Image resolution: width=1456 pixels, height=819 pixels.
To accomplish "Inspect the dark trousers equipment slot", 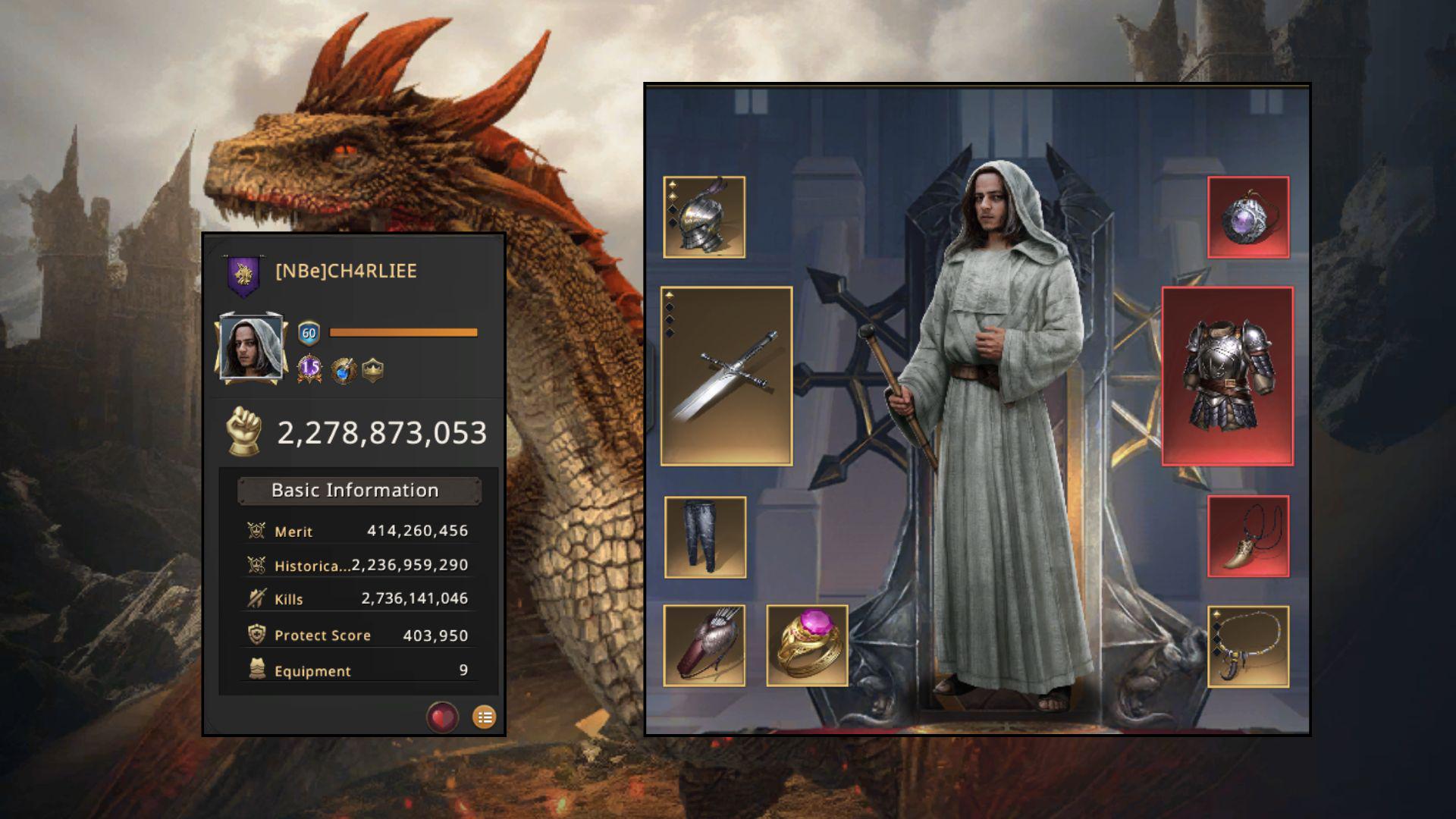I will pyautogui.click(x=704, y=538).
